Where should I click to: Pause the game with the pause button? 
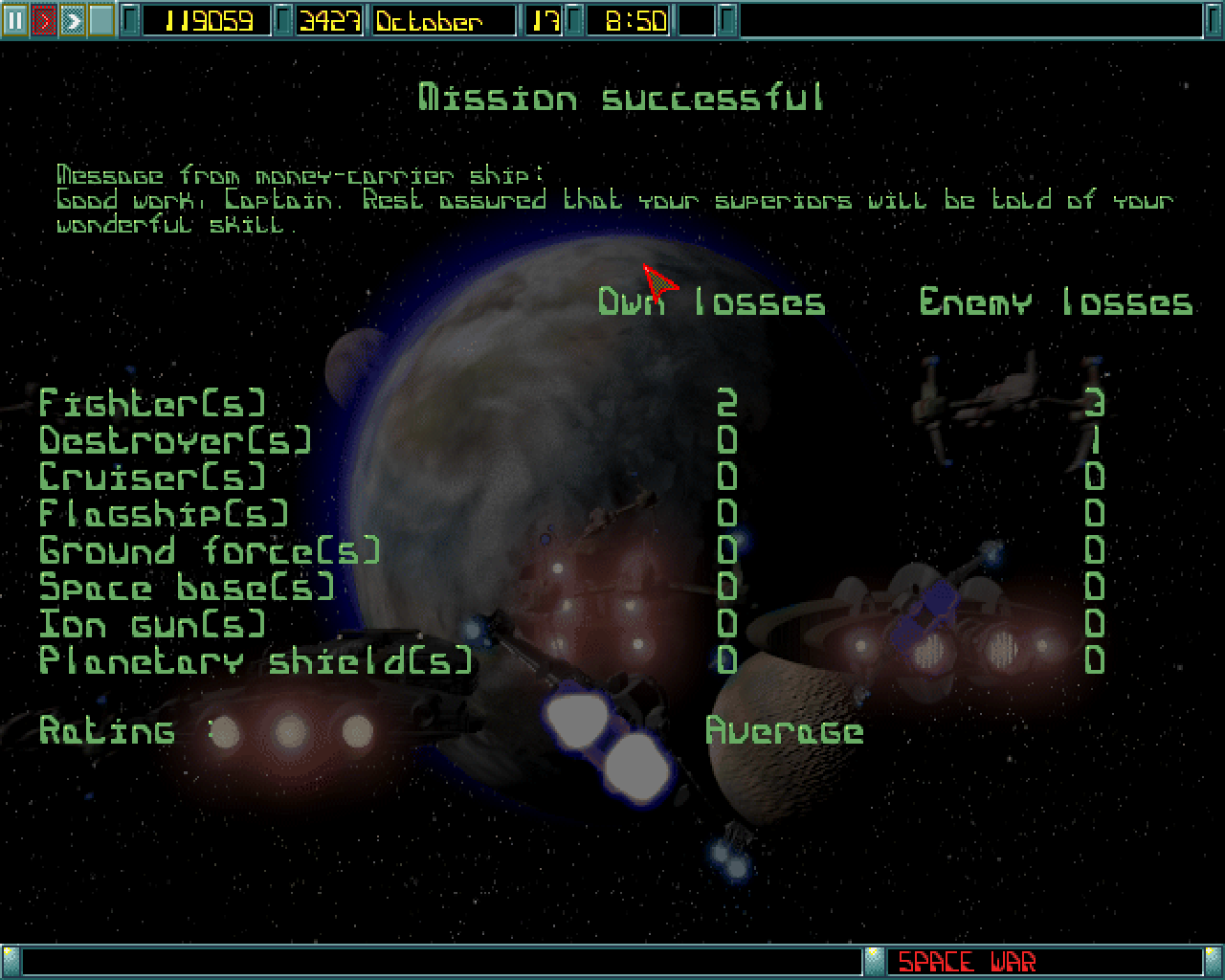pos(15,20)
